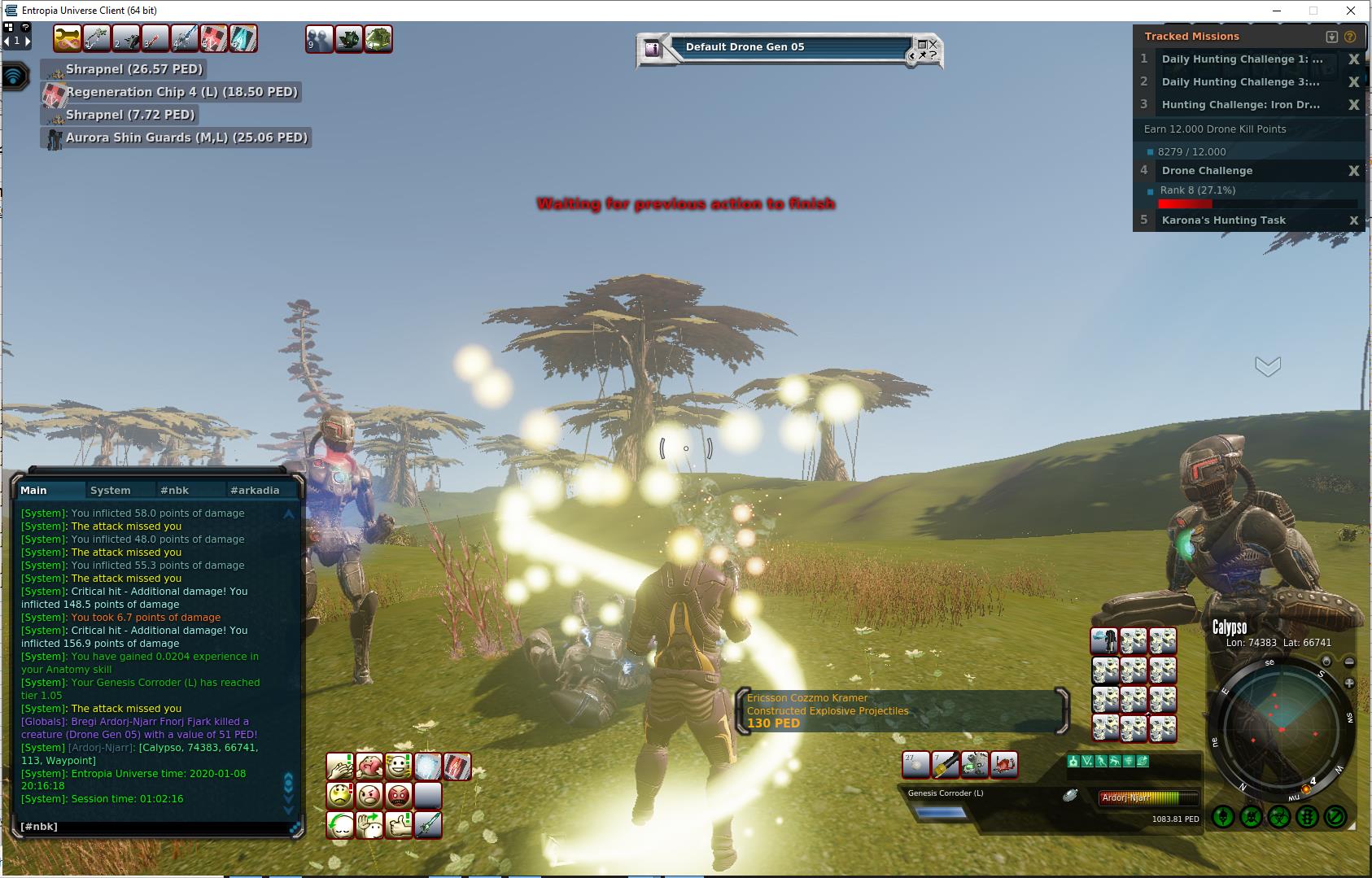Image resolution: width=1372 pixels, height=878 pixels.
Task: Activate the clapping hands emote
Action: 339,767
